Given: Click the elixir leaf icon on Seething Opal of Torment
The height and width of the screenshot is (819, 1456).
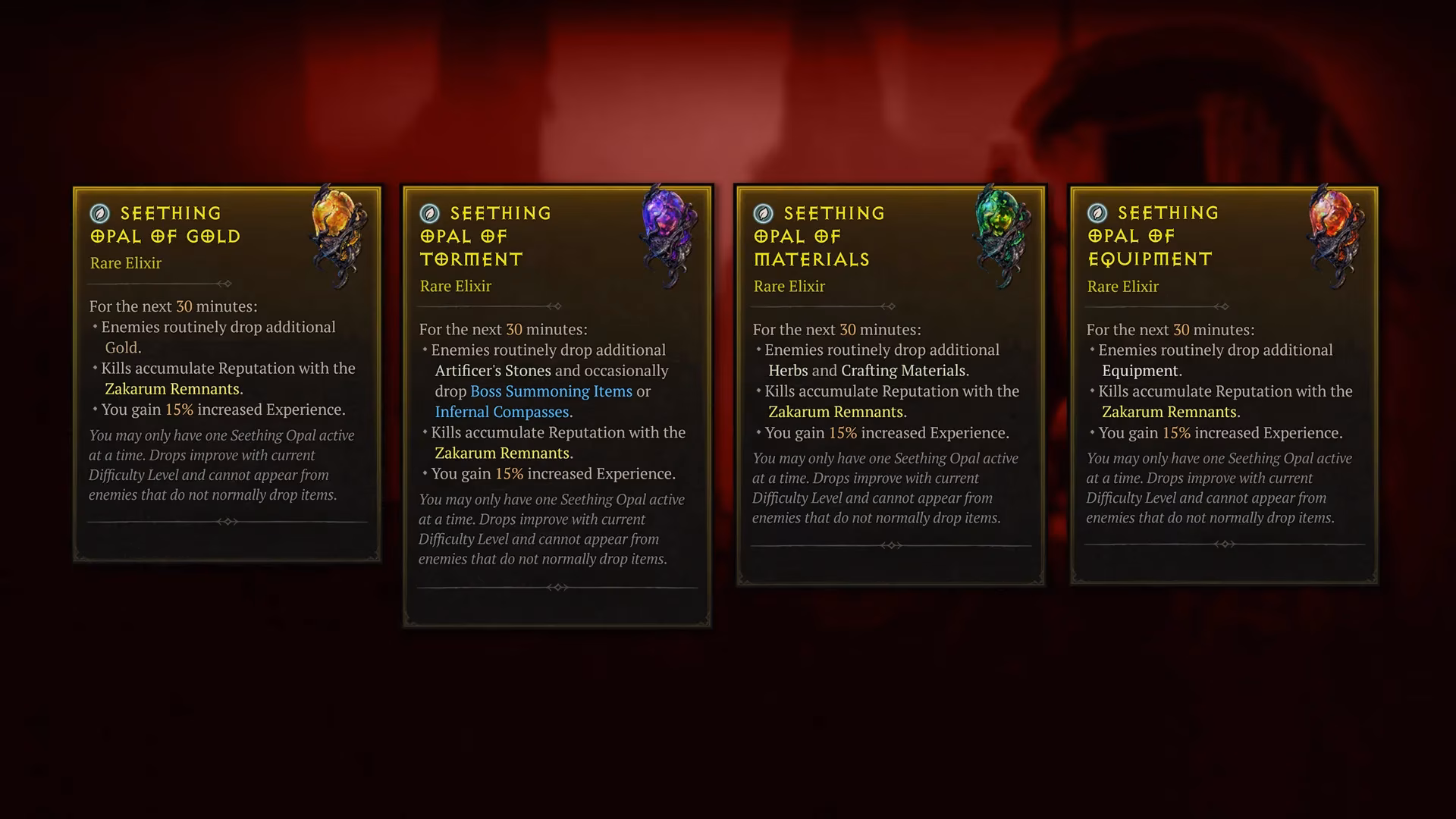Looking at the screenshot, I should [x=428, y=213].
